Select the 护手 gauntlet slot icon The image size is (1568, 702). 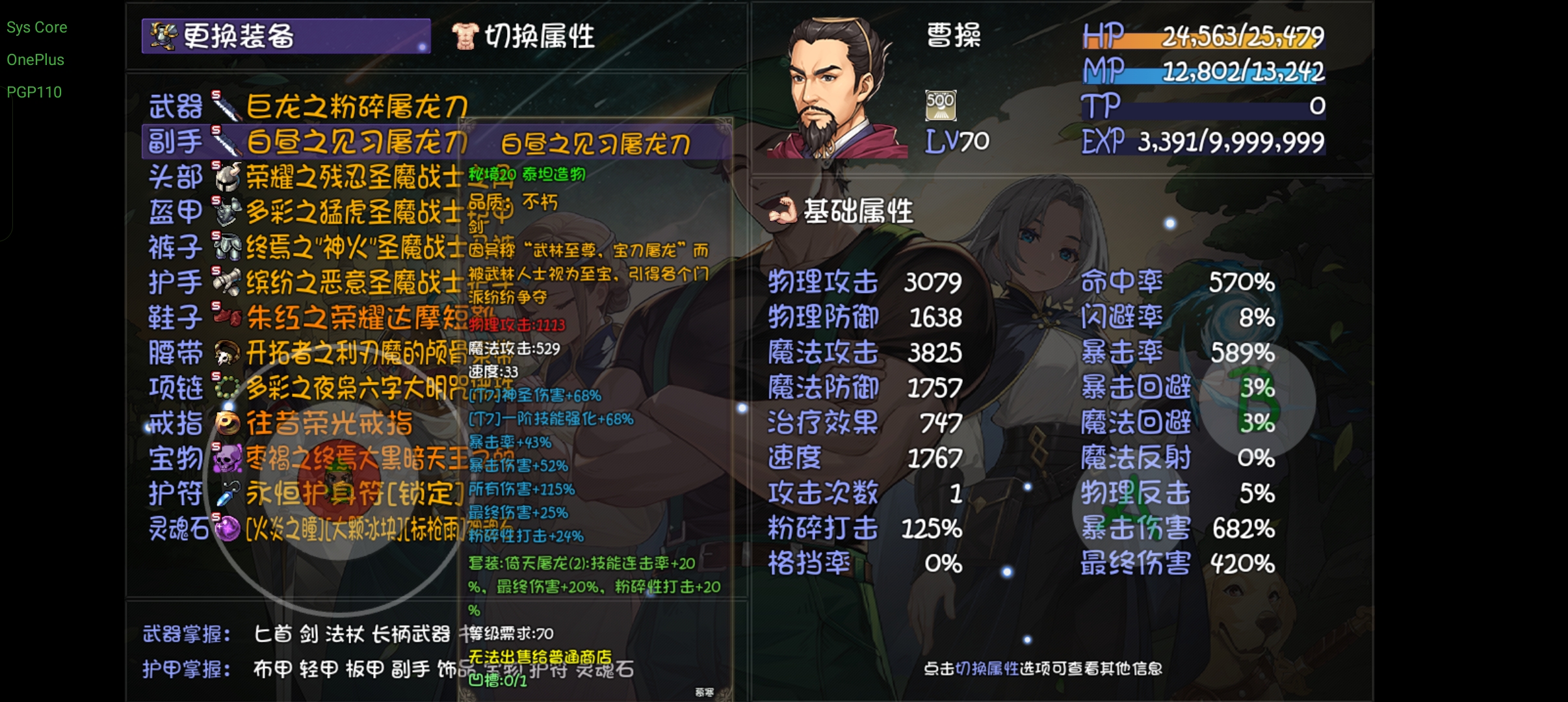click(x=226, y=279)
